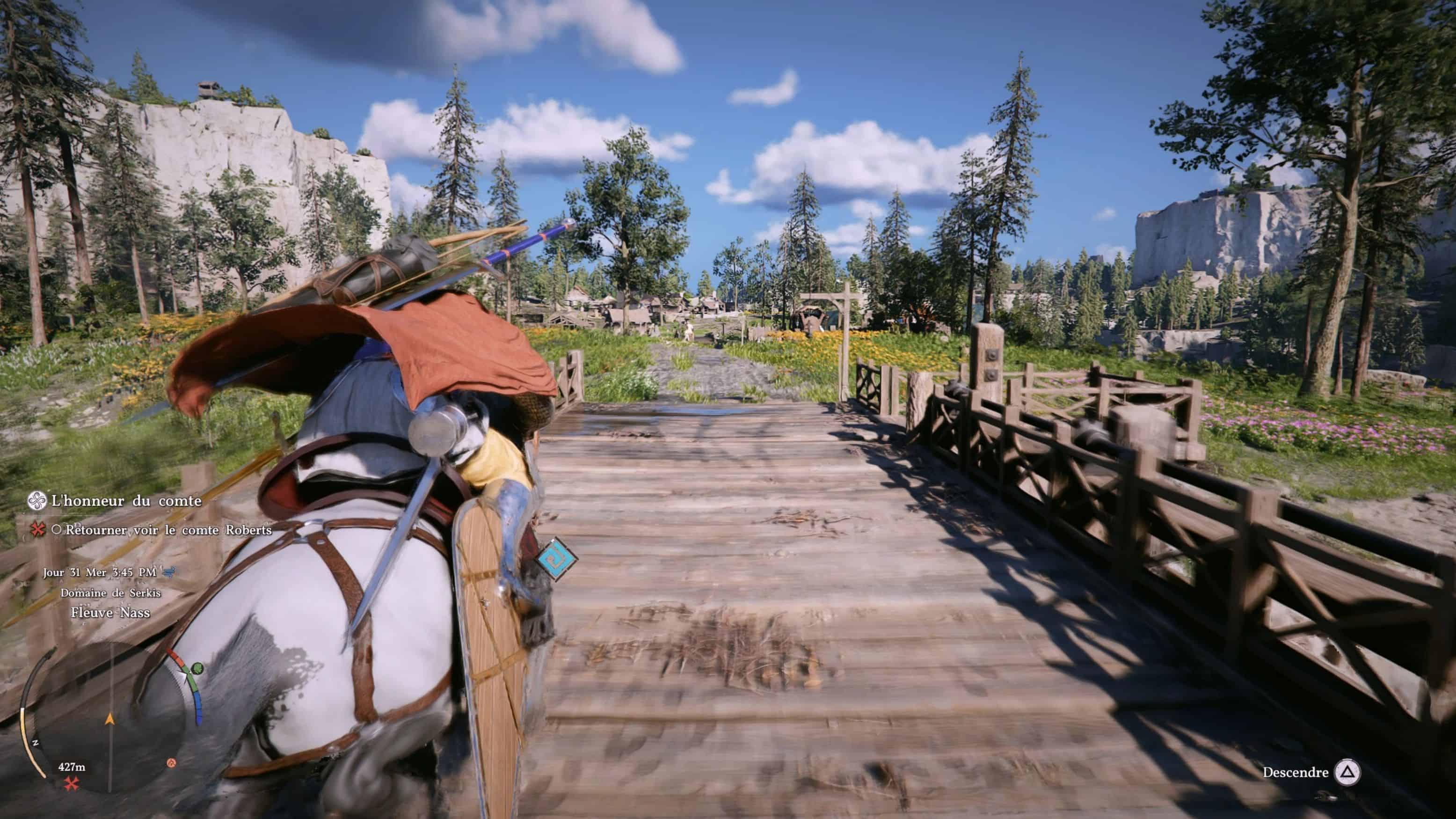Image resolution: width=1456 pixels, height=819 pixels.
Task: Click the red quest marker on minimap
Action: pos(71,783)
